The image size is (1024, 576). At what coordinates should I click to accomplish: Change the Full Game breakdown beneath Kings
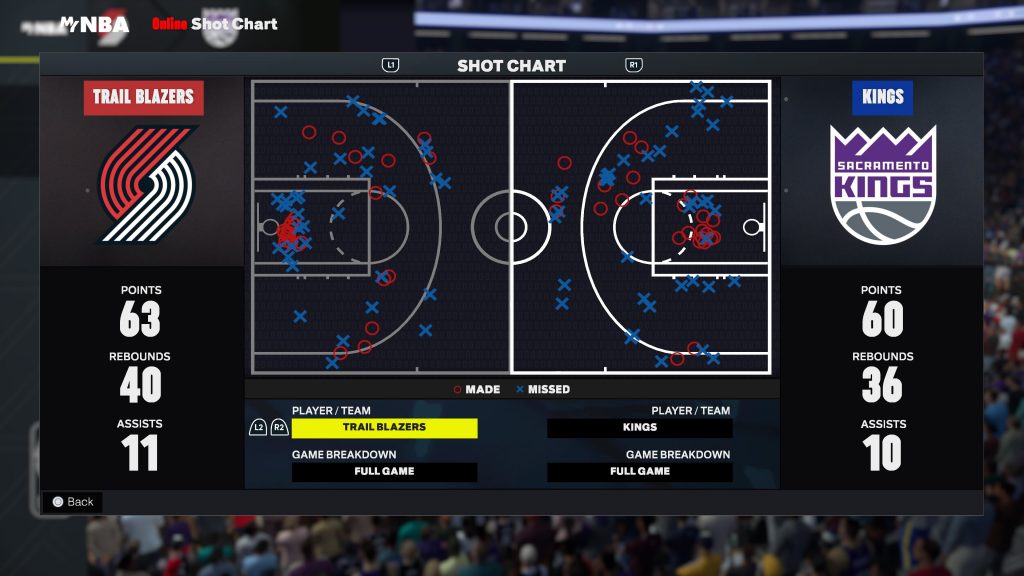[639, 472]
